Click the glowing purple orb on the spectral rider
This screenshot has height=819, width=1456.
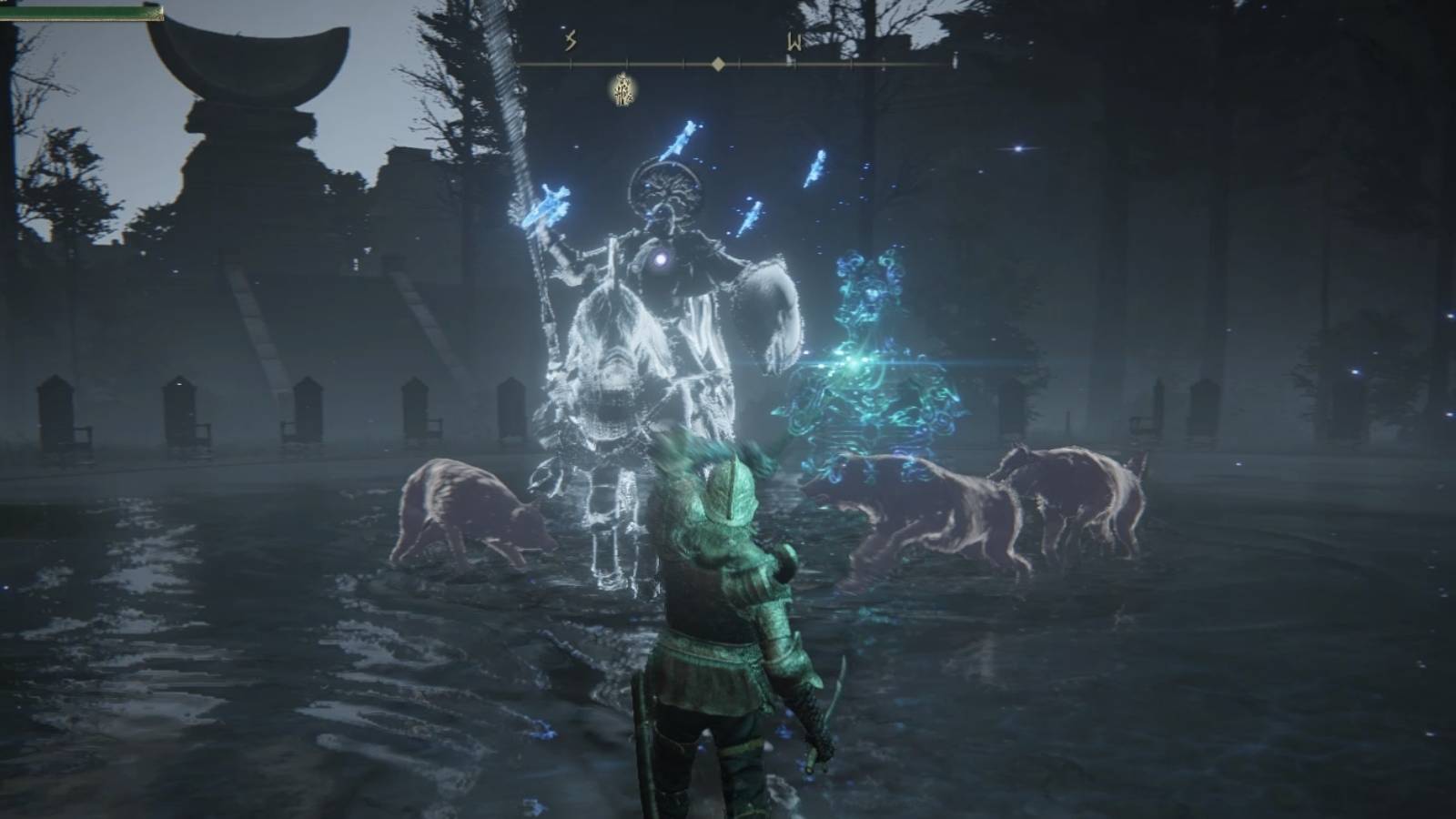(657, 258)
